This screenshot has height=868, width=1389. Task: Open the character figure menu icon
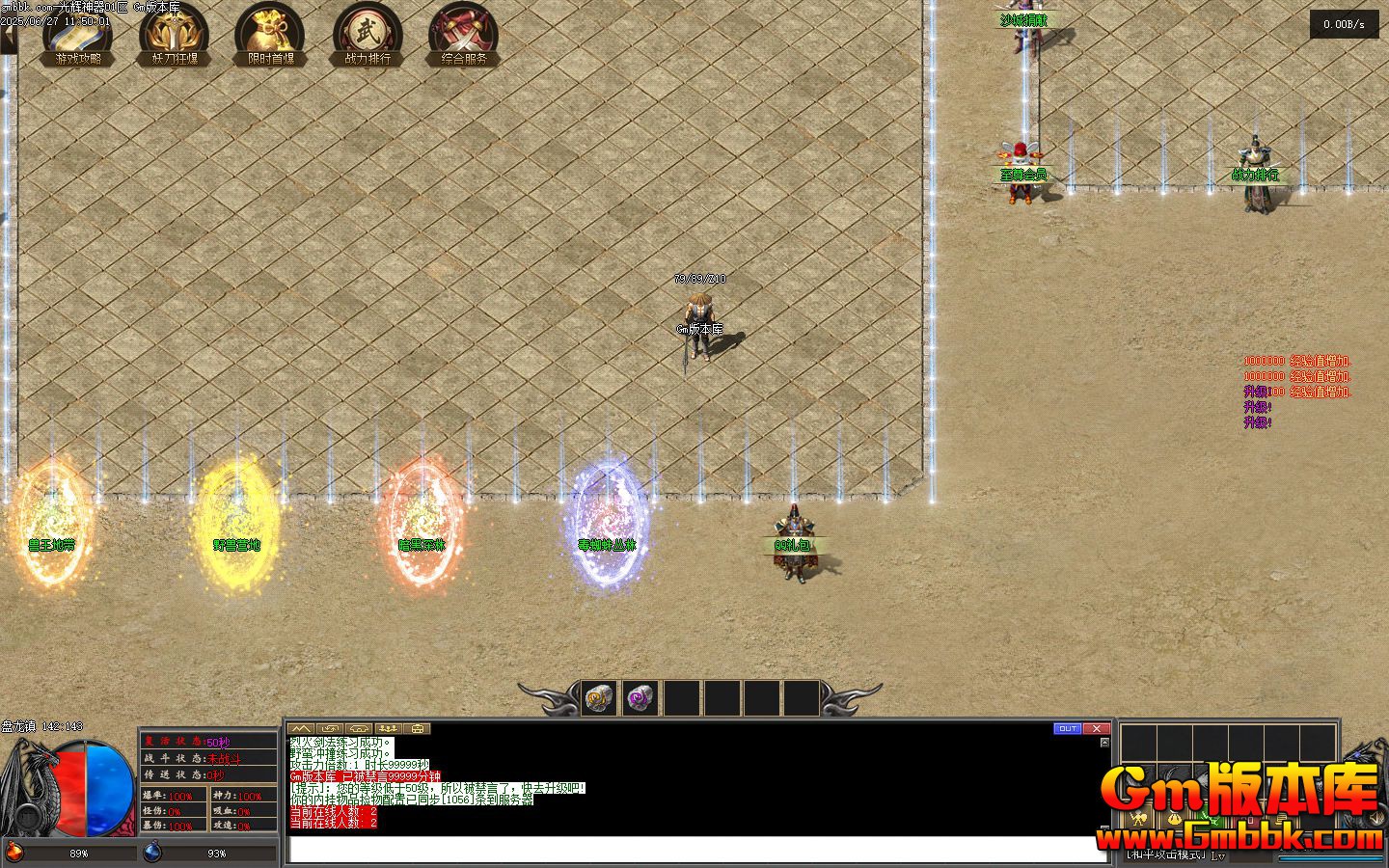[x=1140, y=820]
